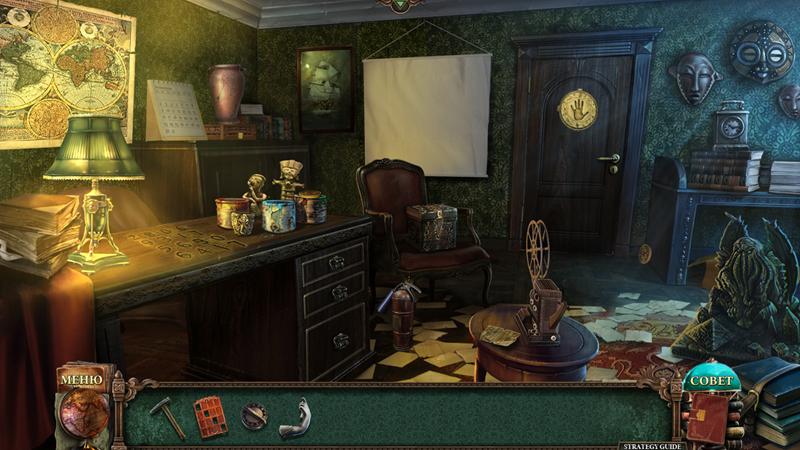
Task: Select the silver arm piece in inventory
Action: click(x=295, y=417)
